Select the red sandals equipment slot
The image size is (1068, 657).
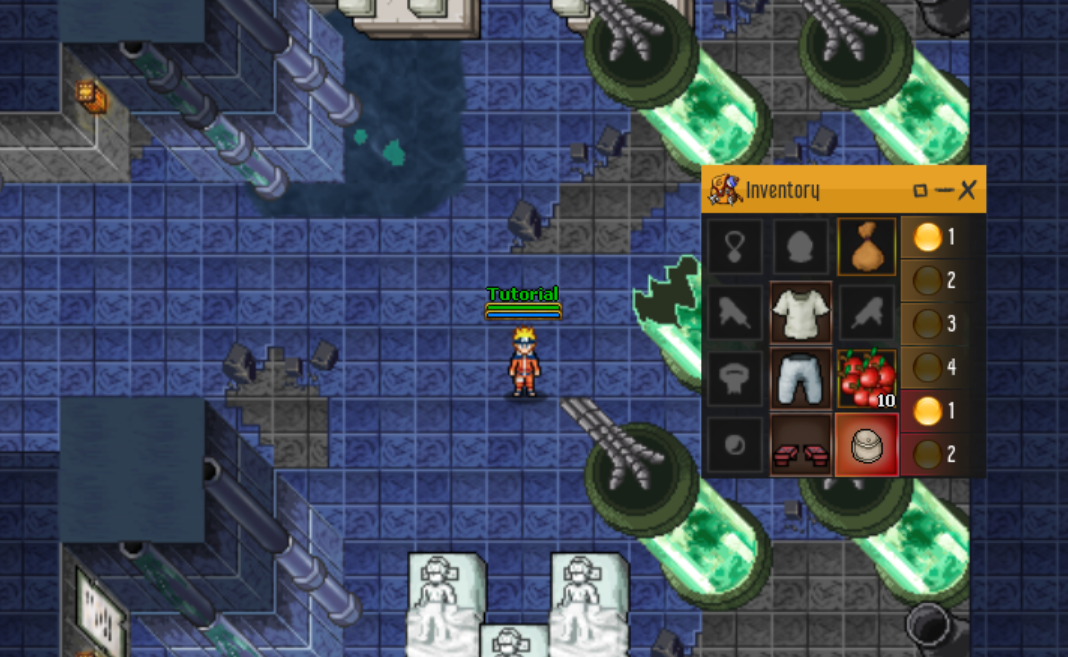click(801, 444)
